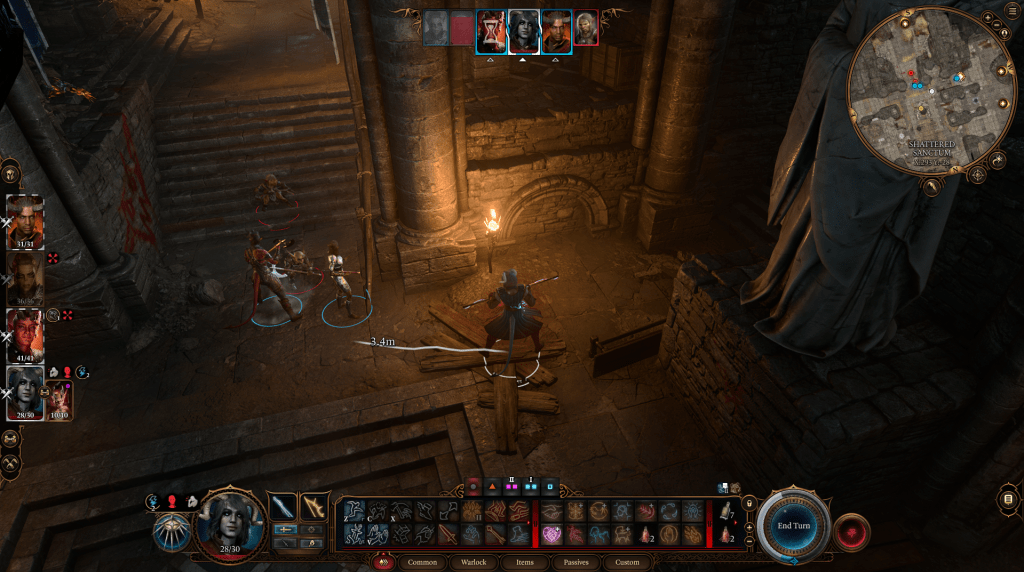Show the Items hotbar tab
Viewport: 1024px width, 572px height.
(524, 562)
